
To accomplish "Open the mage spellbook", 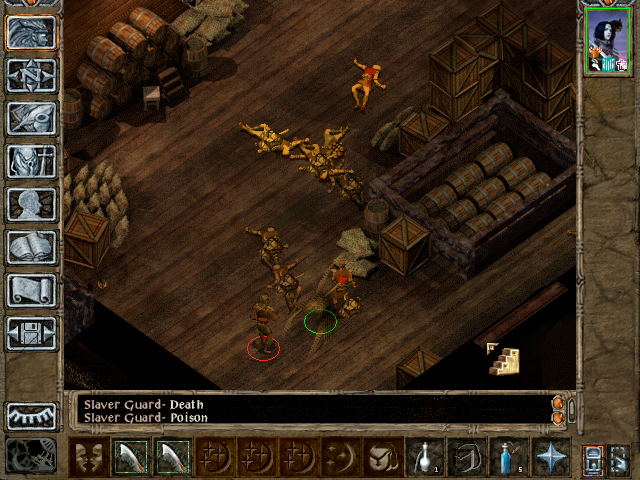I will (32, 247).
